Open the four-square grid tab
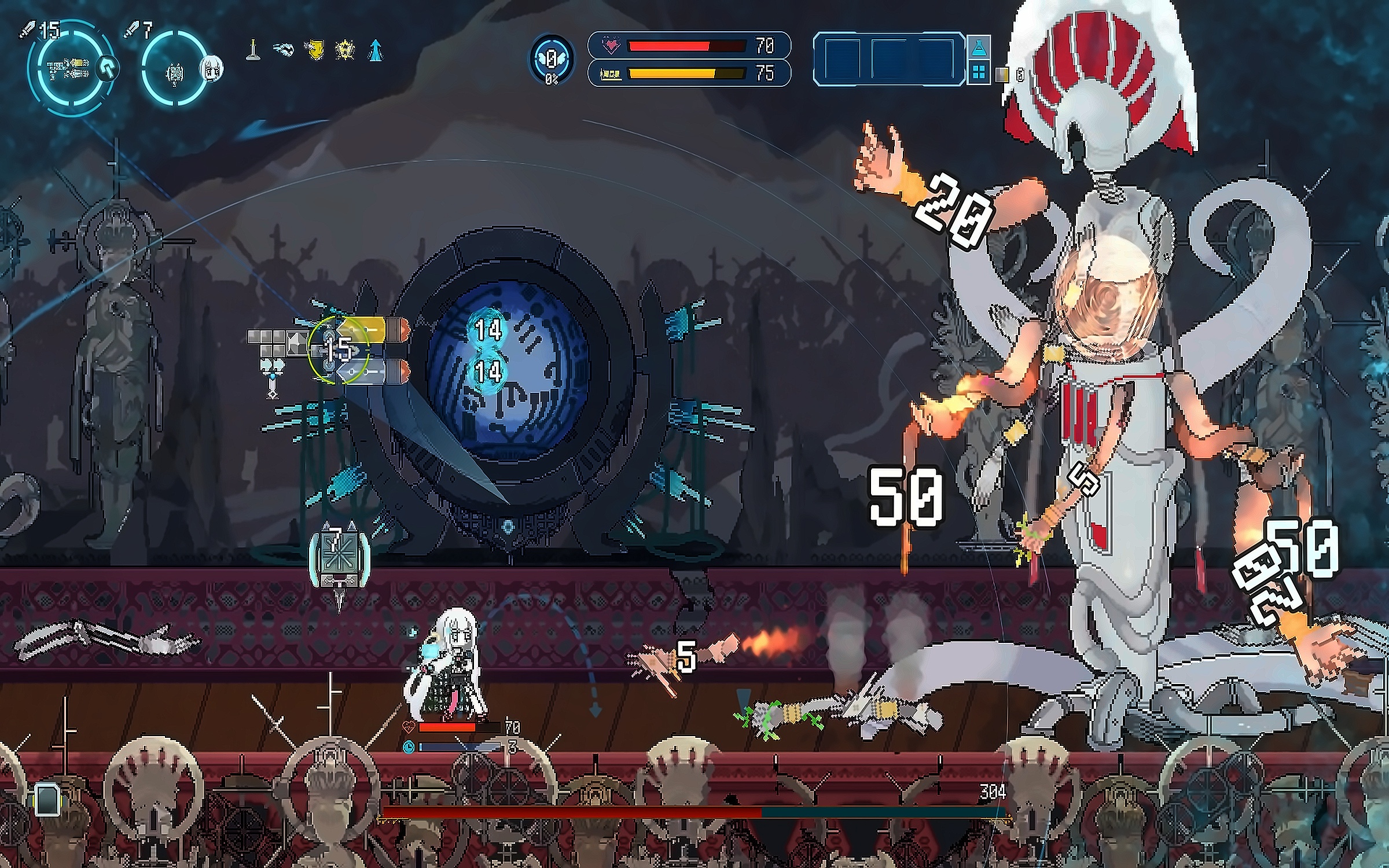The height and width of the screenshot is (868, 1389). 979,72
